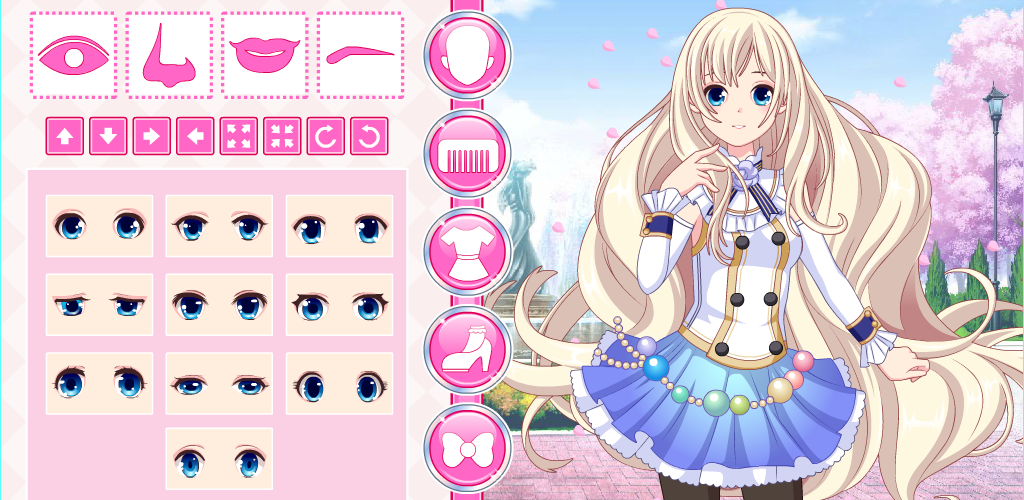The height and width of the screenshot is (500, 1024).
Task: Open the lips feature tab
Action: pos(264,55)
